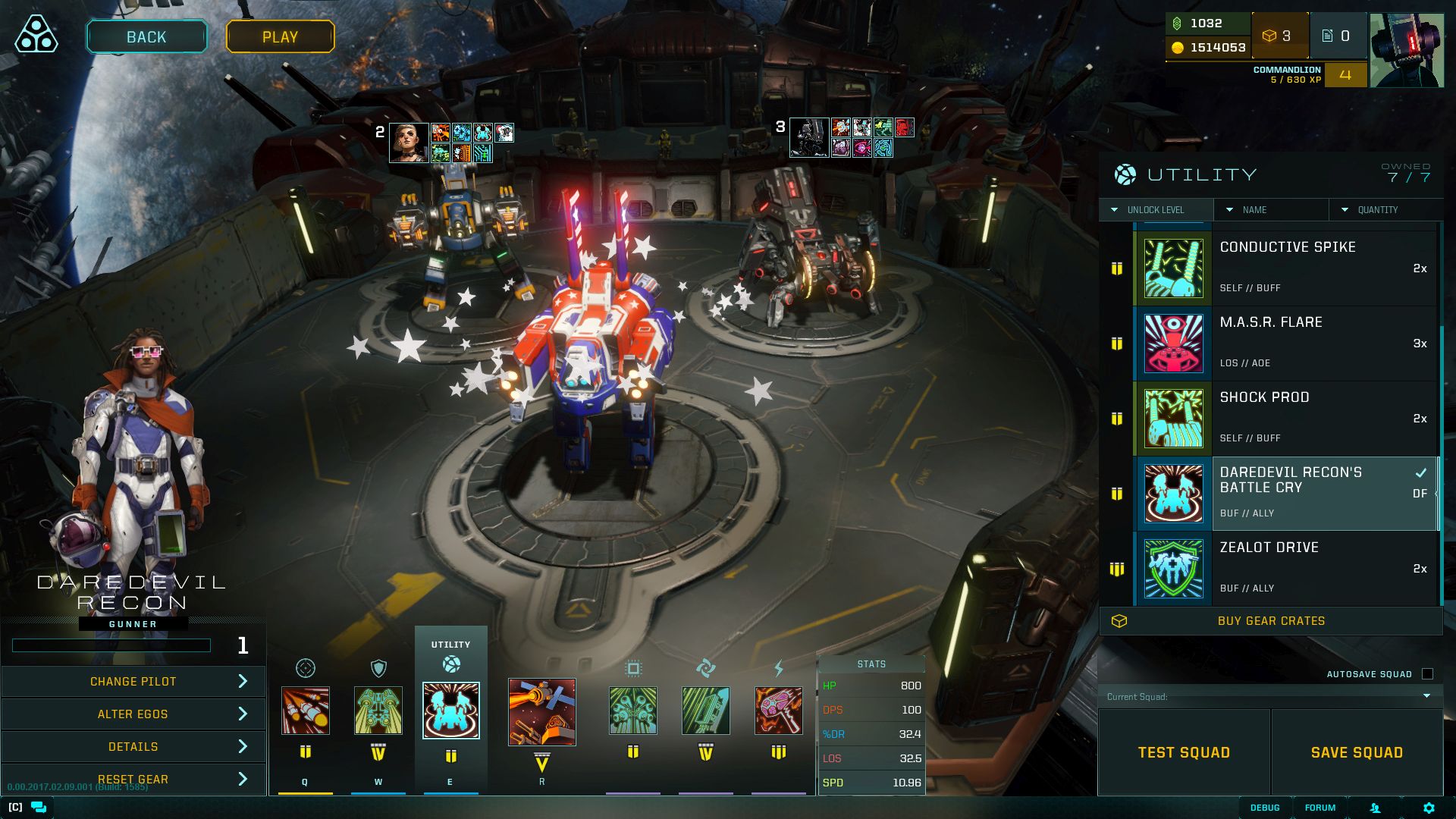Open the Forum link
Screen dimensions: 1456x819
click(x=1320, y=808)
